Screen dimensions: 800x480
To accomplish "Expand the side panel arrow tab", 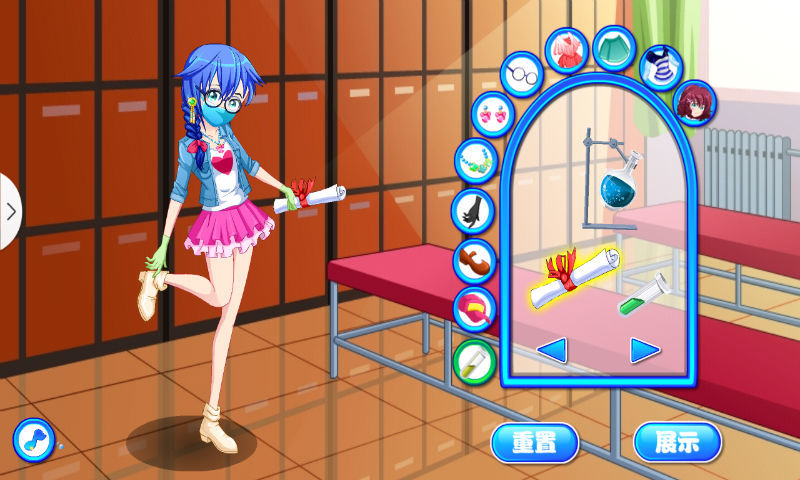I will (x=10, y=211).
